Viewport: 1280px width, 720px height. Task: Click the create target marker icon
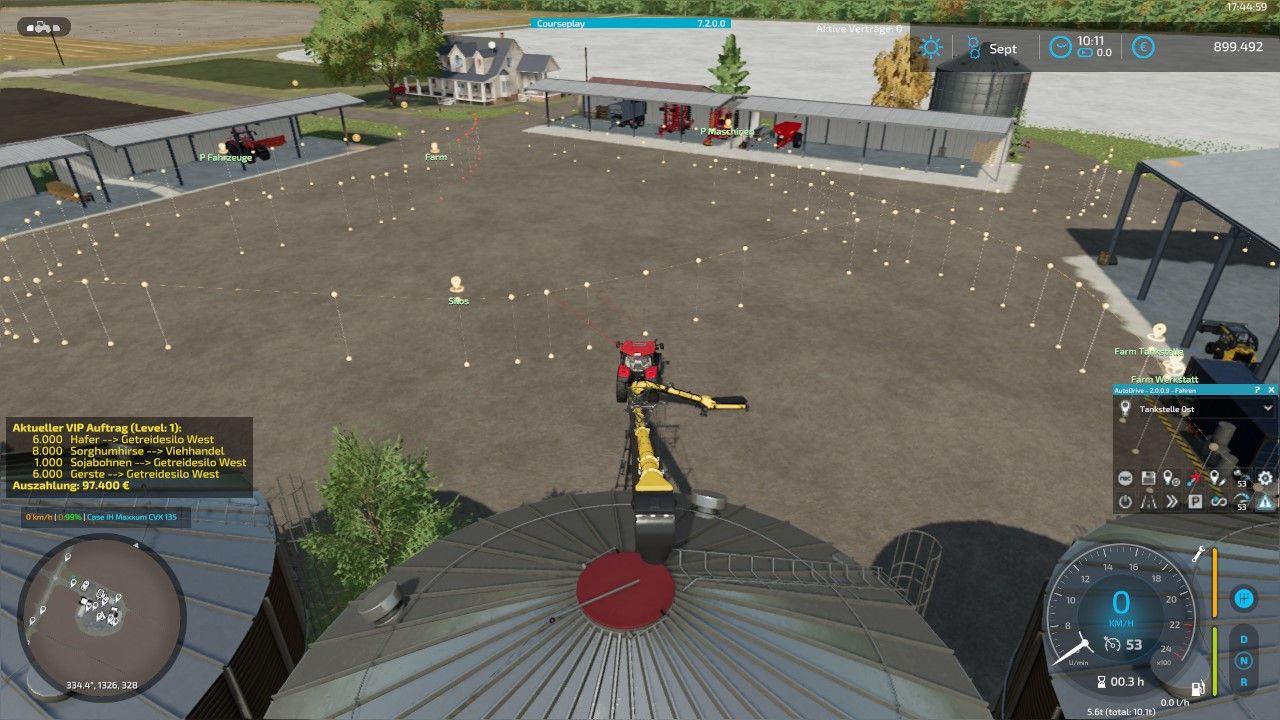[1169, 477]
